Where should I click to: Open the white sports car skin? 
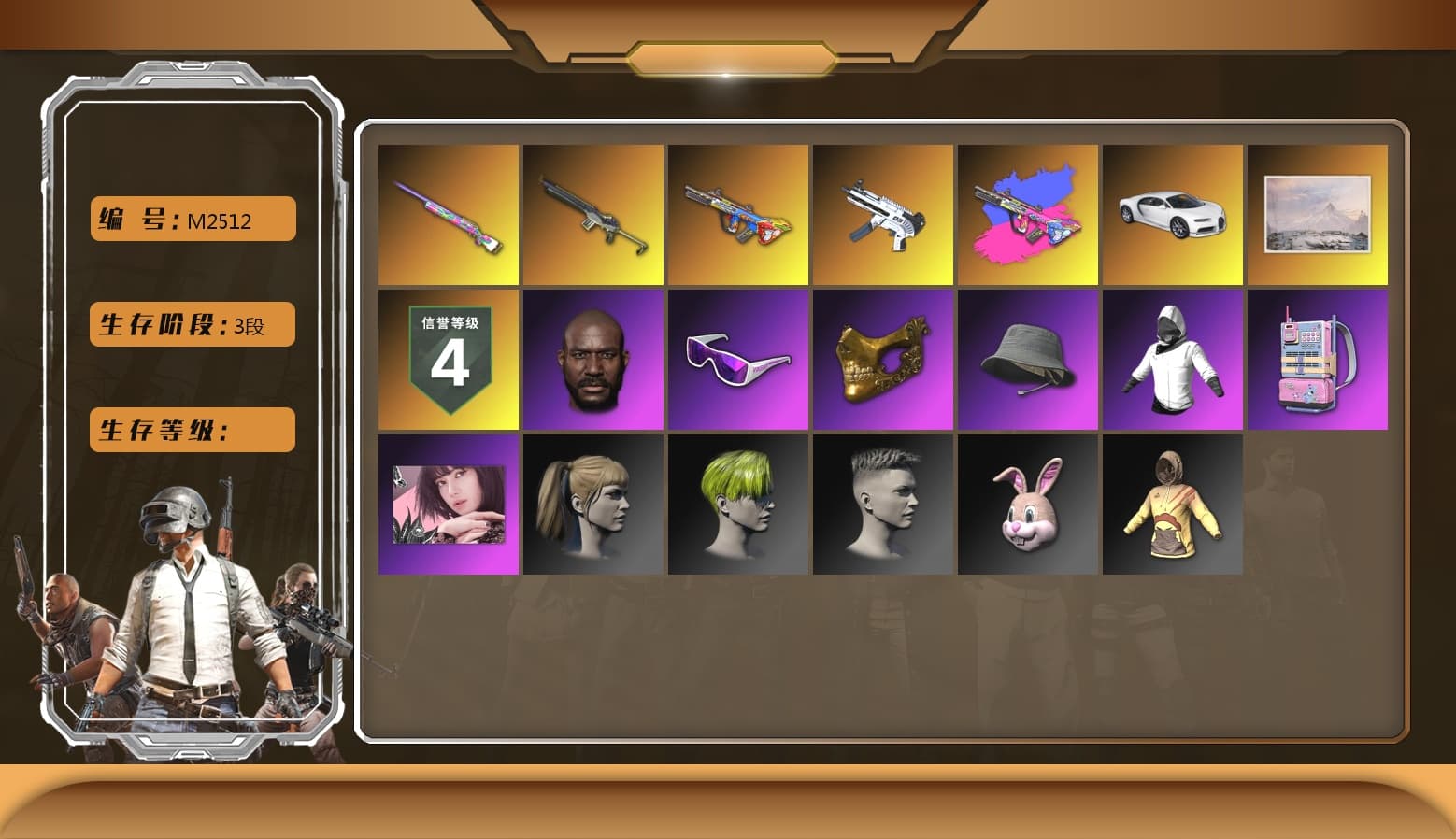(x=1172, y=215)
